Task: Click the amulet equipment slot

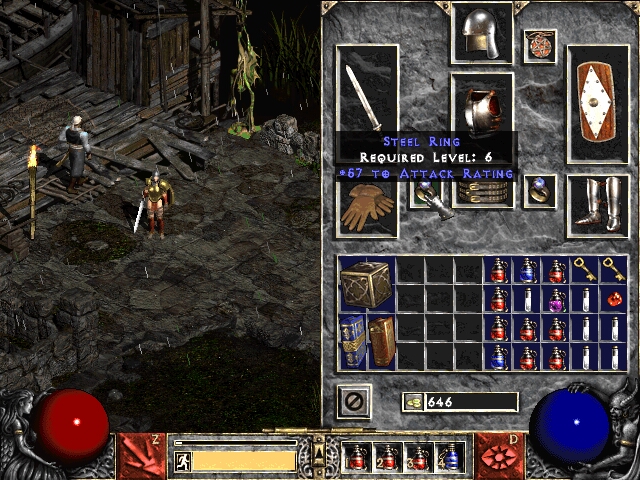Action: tap(540, 45)
